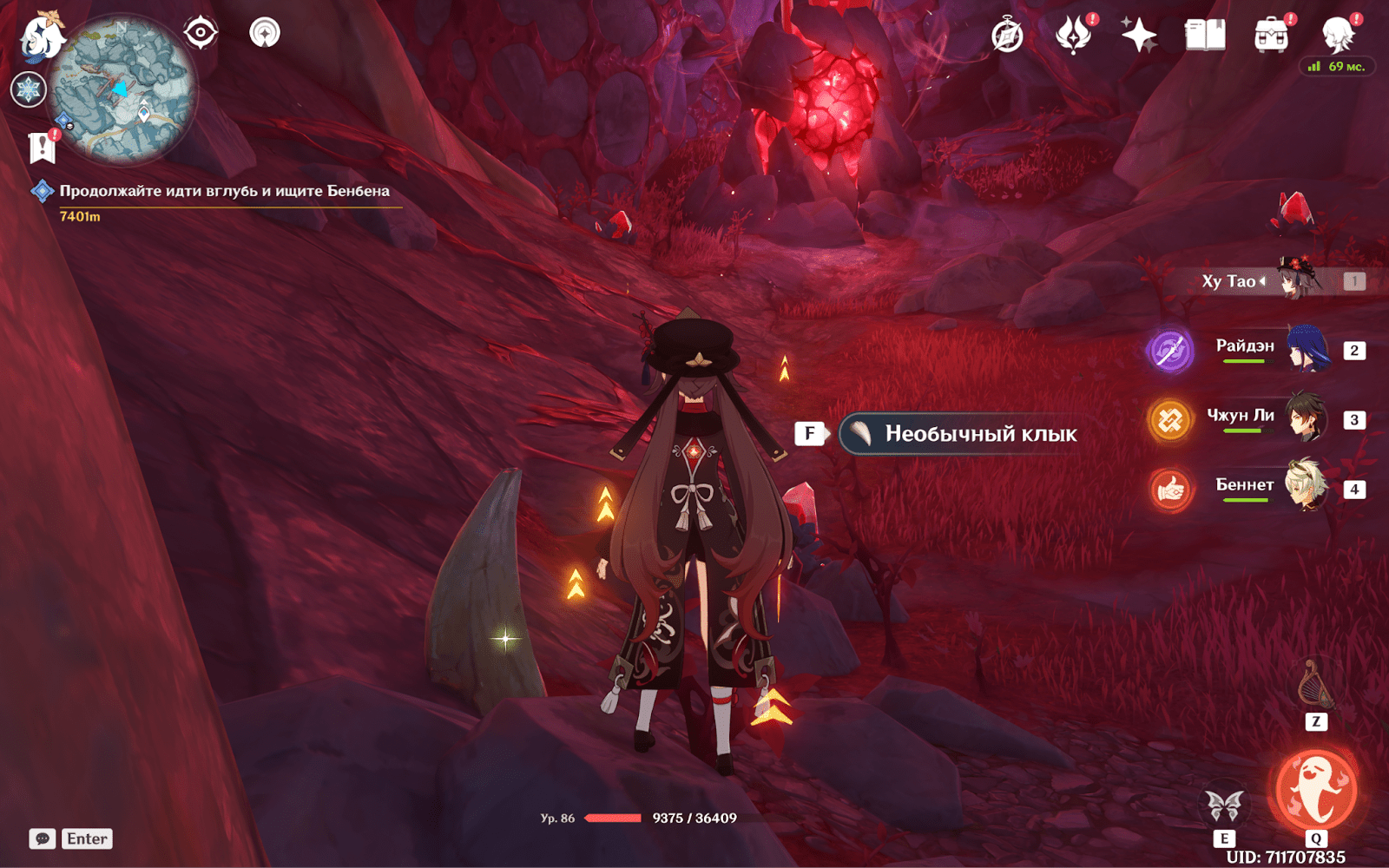Screen dimensions: 1389x868
Task: Open the Wish star icon
Action: click(x=1138, y=36)
